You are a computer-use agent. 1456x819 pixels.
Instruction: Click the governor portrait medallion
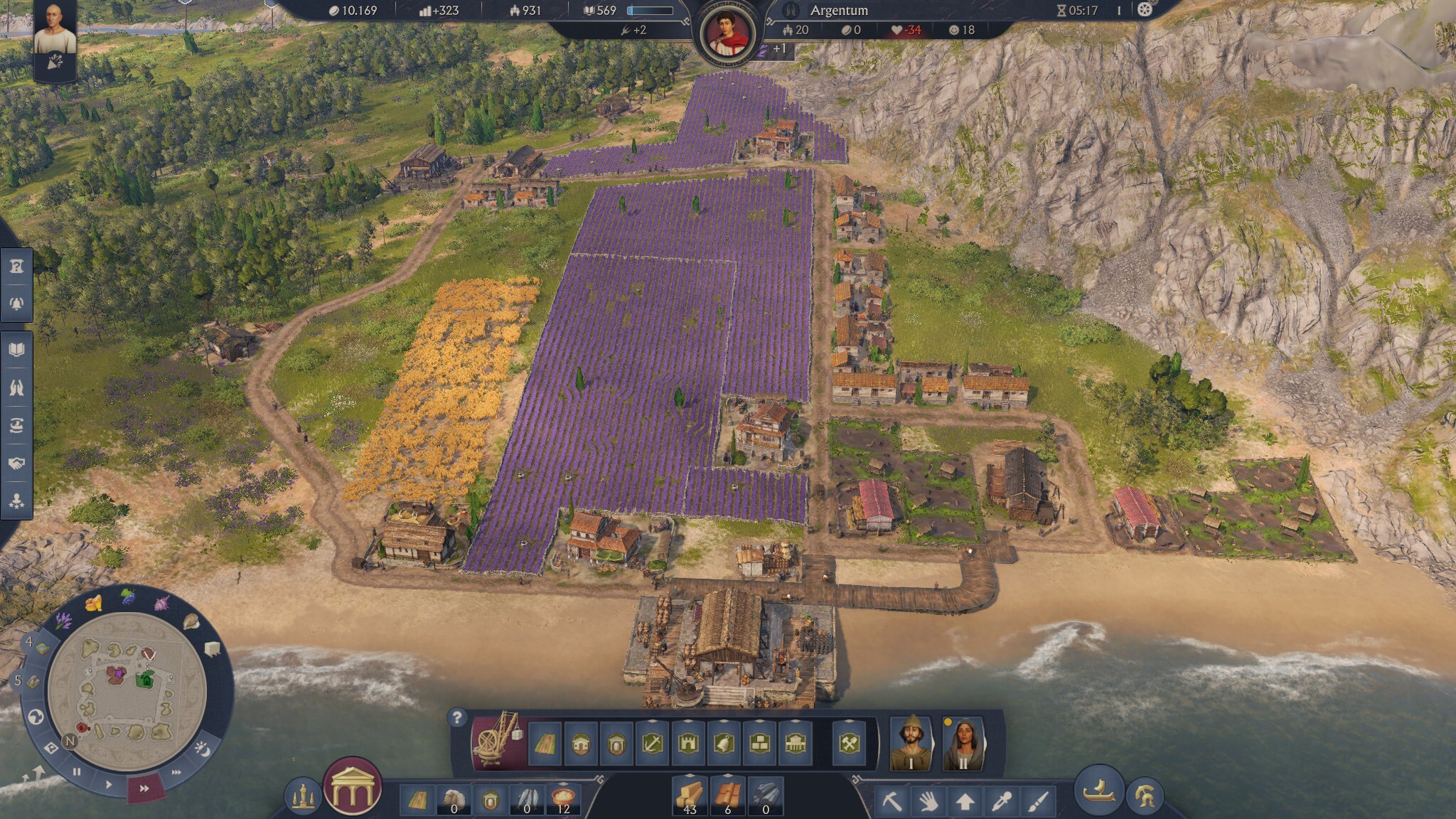[x=726, y=33]
